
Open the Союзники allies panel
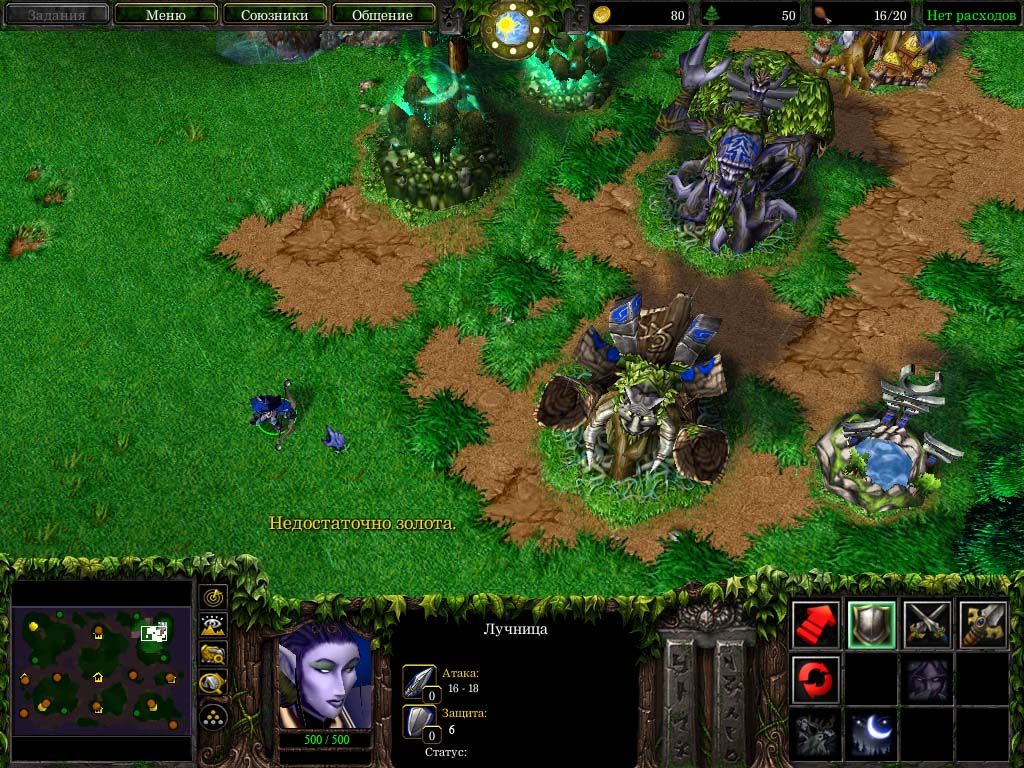(x=274, y=15)
